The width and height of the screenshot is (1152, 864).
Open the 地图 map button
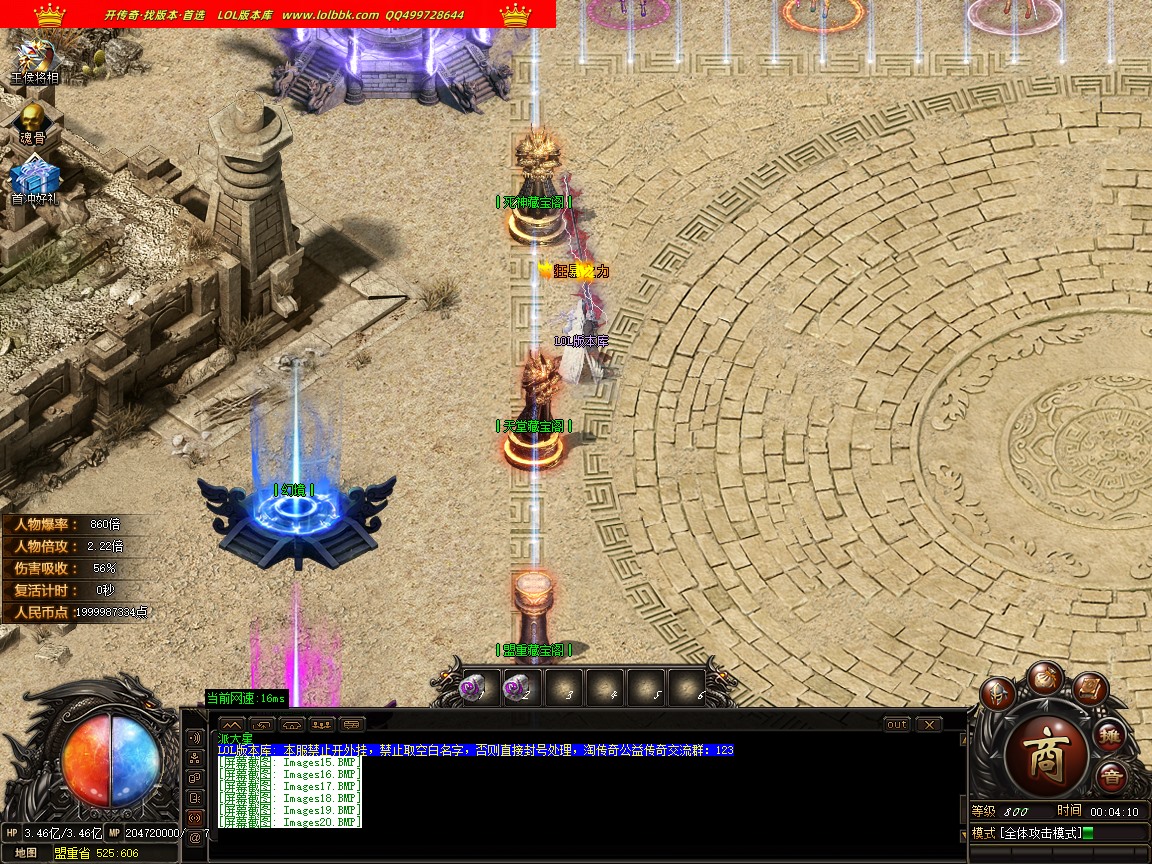pyautogui.click(x=25, y=853)
